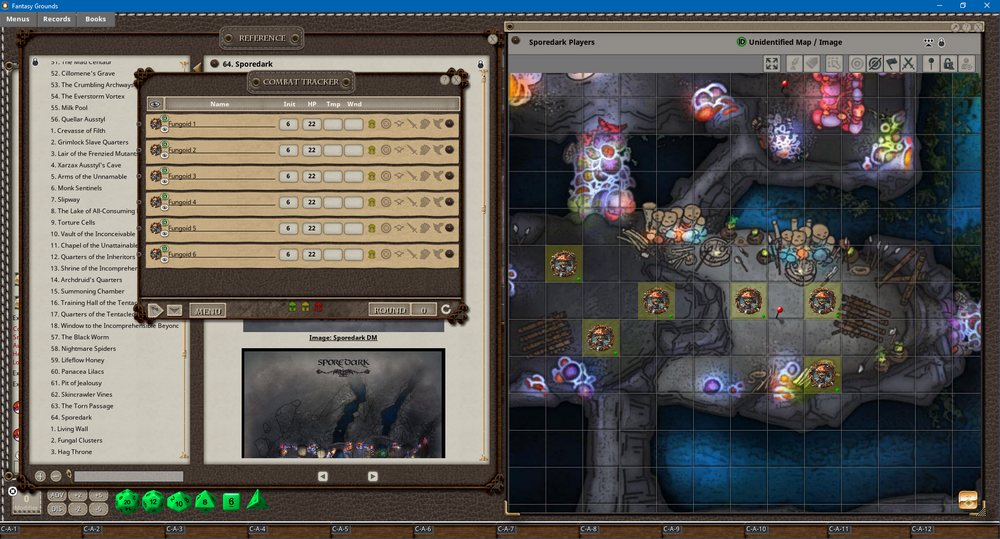Click the Combat Tracker MENU button
1000x539 pixels.
pyautogui.click(x=207, y=310)
